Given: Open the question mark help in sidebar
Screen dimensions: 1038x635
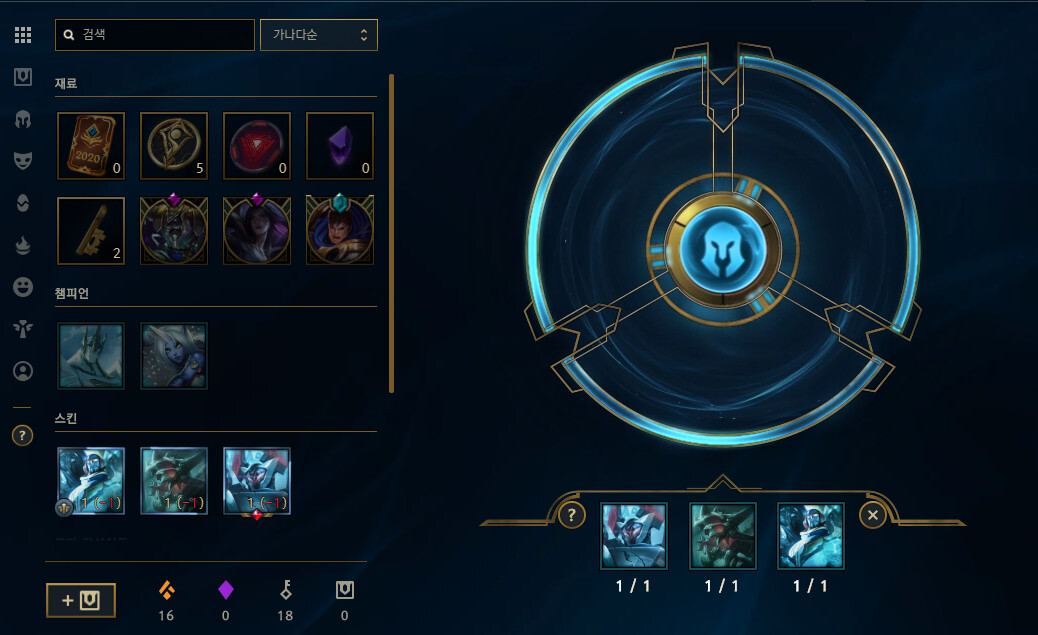Looking at the screenshot, I should (x=22, y=435).
